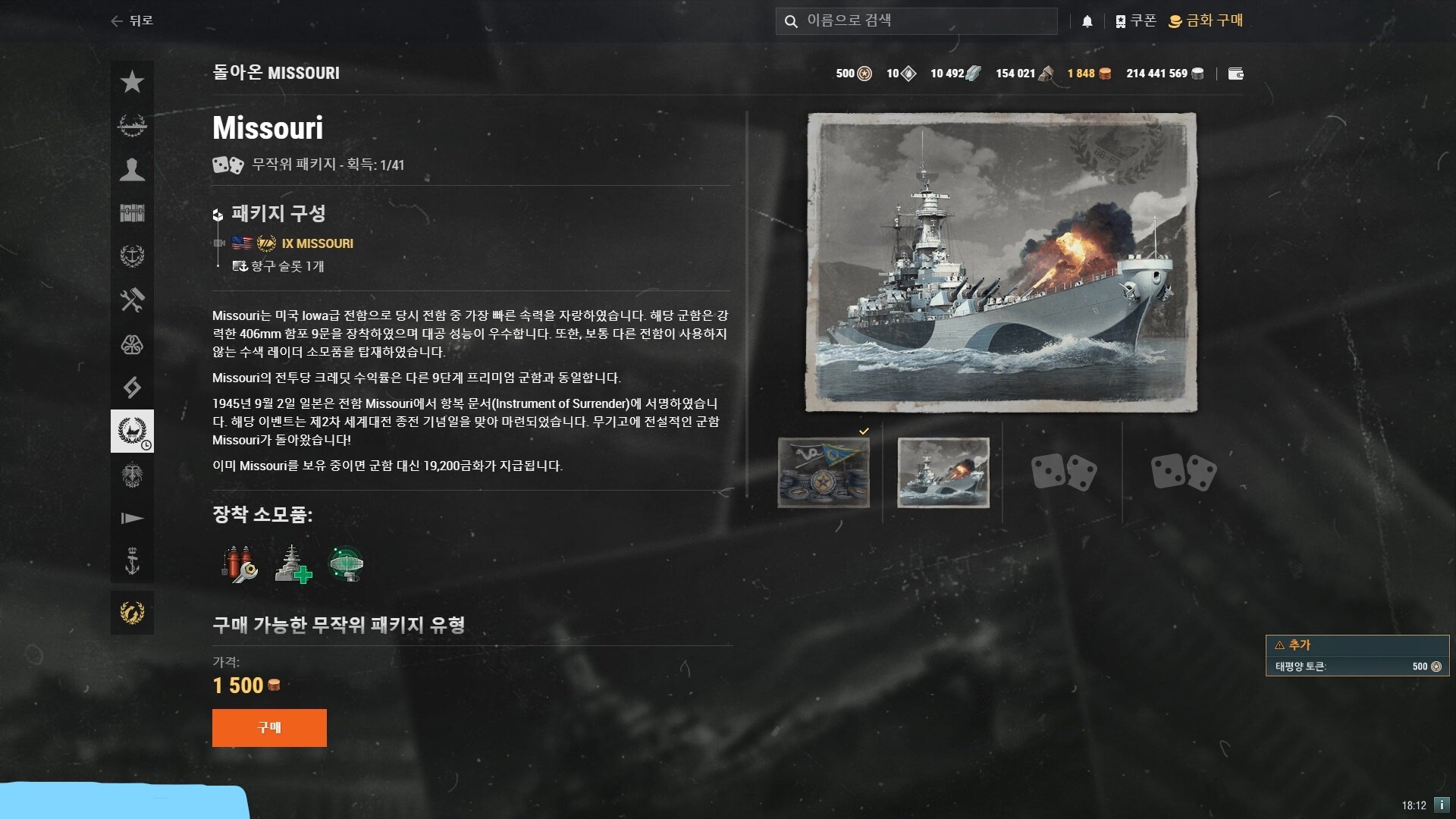Select the crowned anchor category
Screen dimensions: 1456x819
pyautogui.click(x=132, y=562)
